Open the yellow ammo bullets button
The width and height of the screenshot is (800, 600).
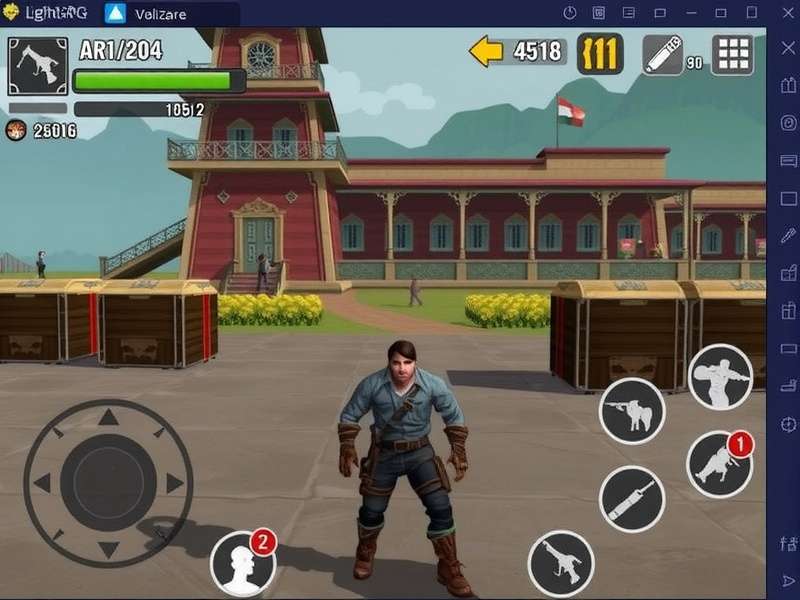(x=600, y=53)
